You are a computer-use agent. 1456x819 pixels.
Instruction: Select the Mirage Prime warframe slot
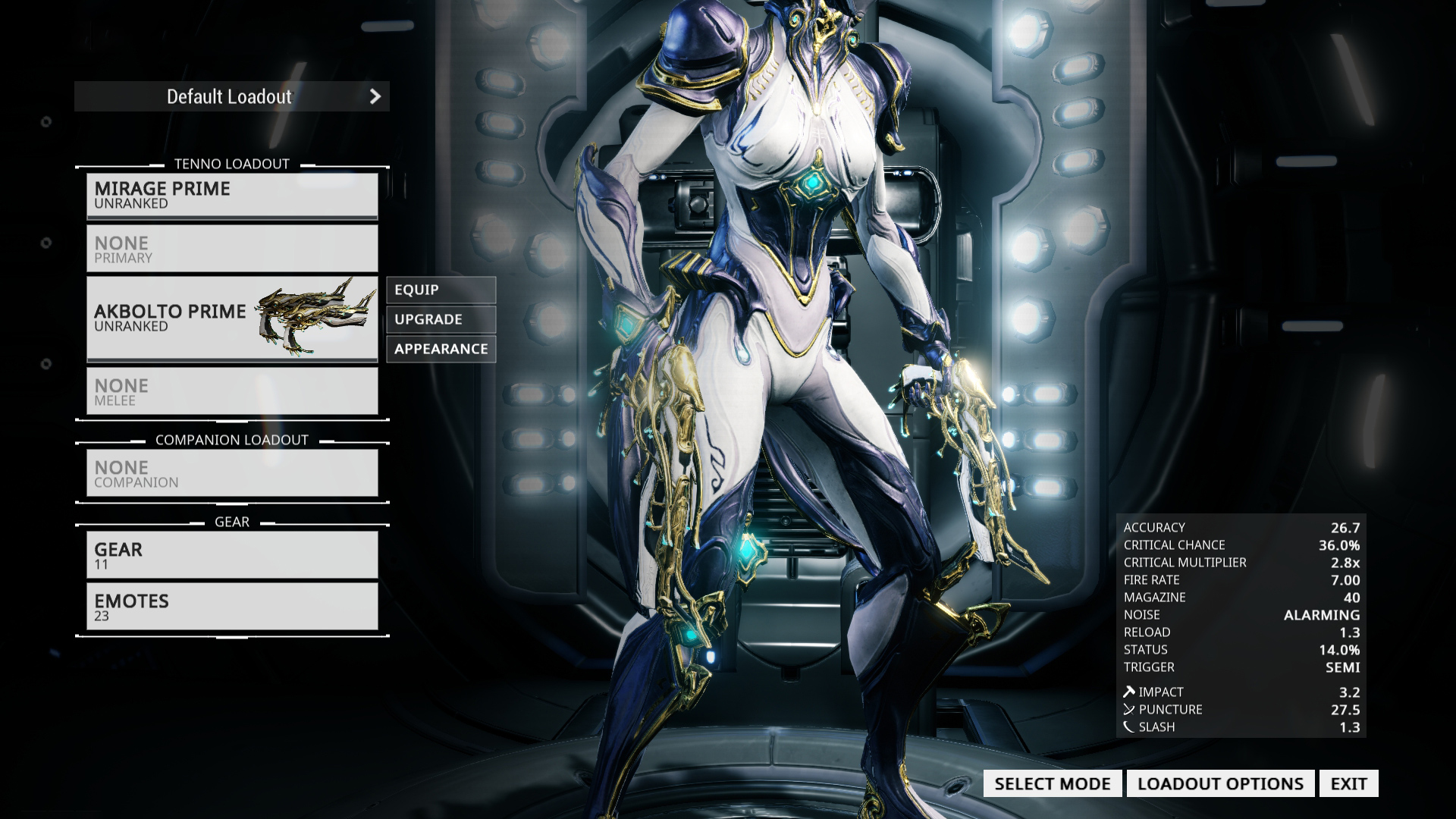[x=231, y=195]
